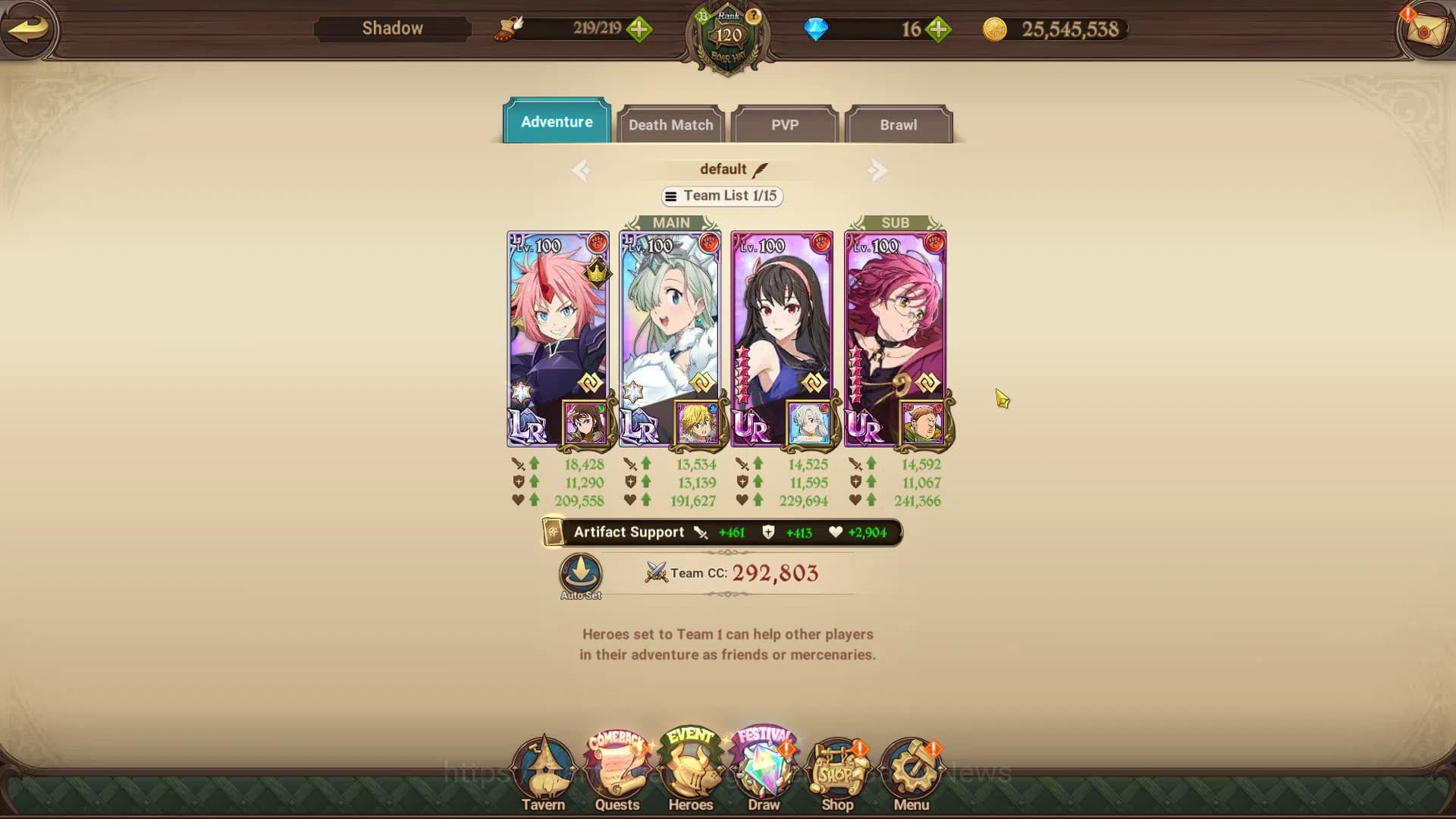Go to the previous team with the left arrow

click(x=581, y=170)
